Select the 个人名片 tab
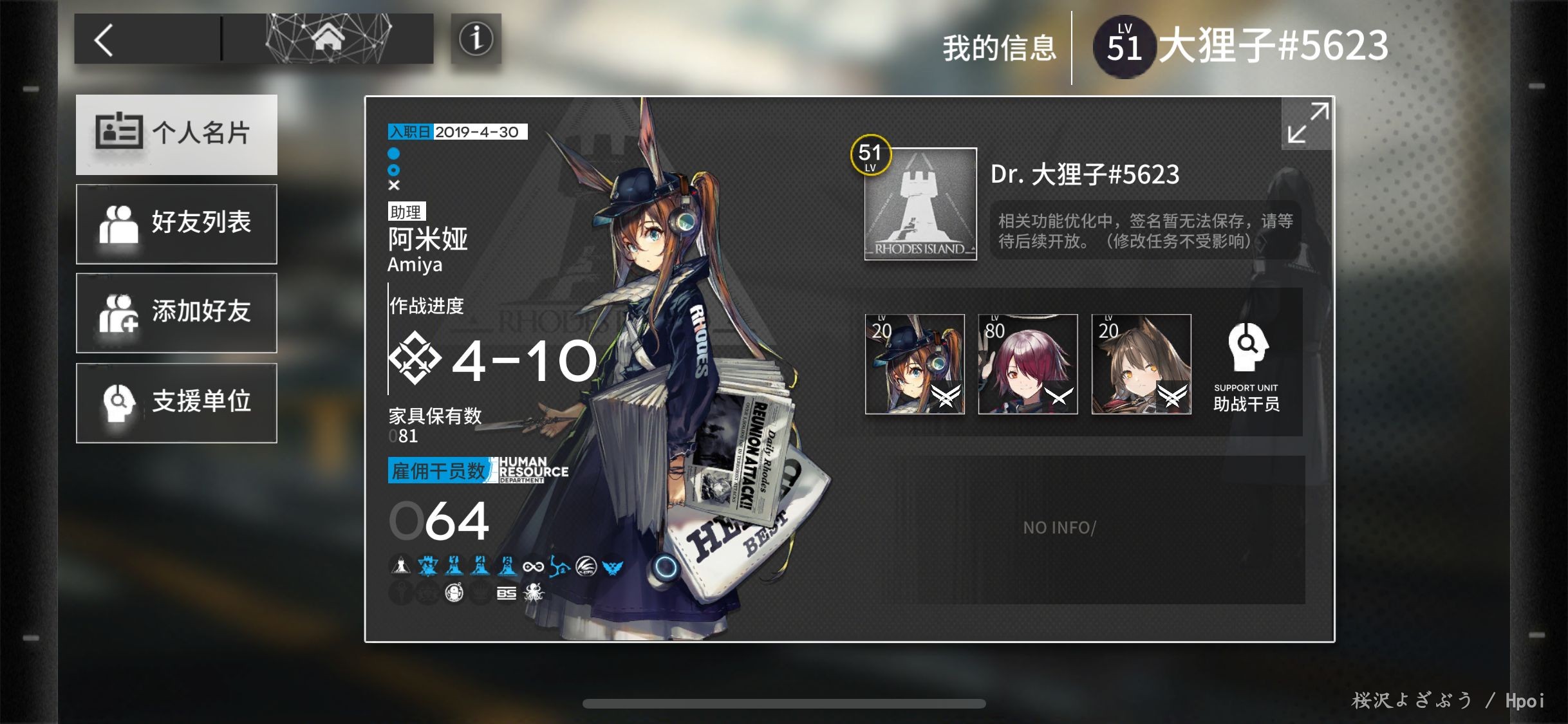Image resolution: width=1568 pixels, height=724 pixels. coord(176,135)
